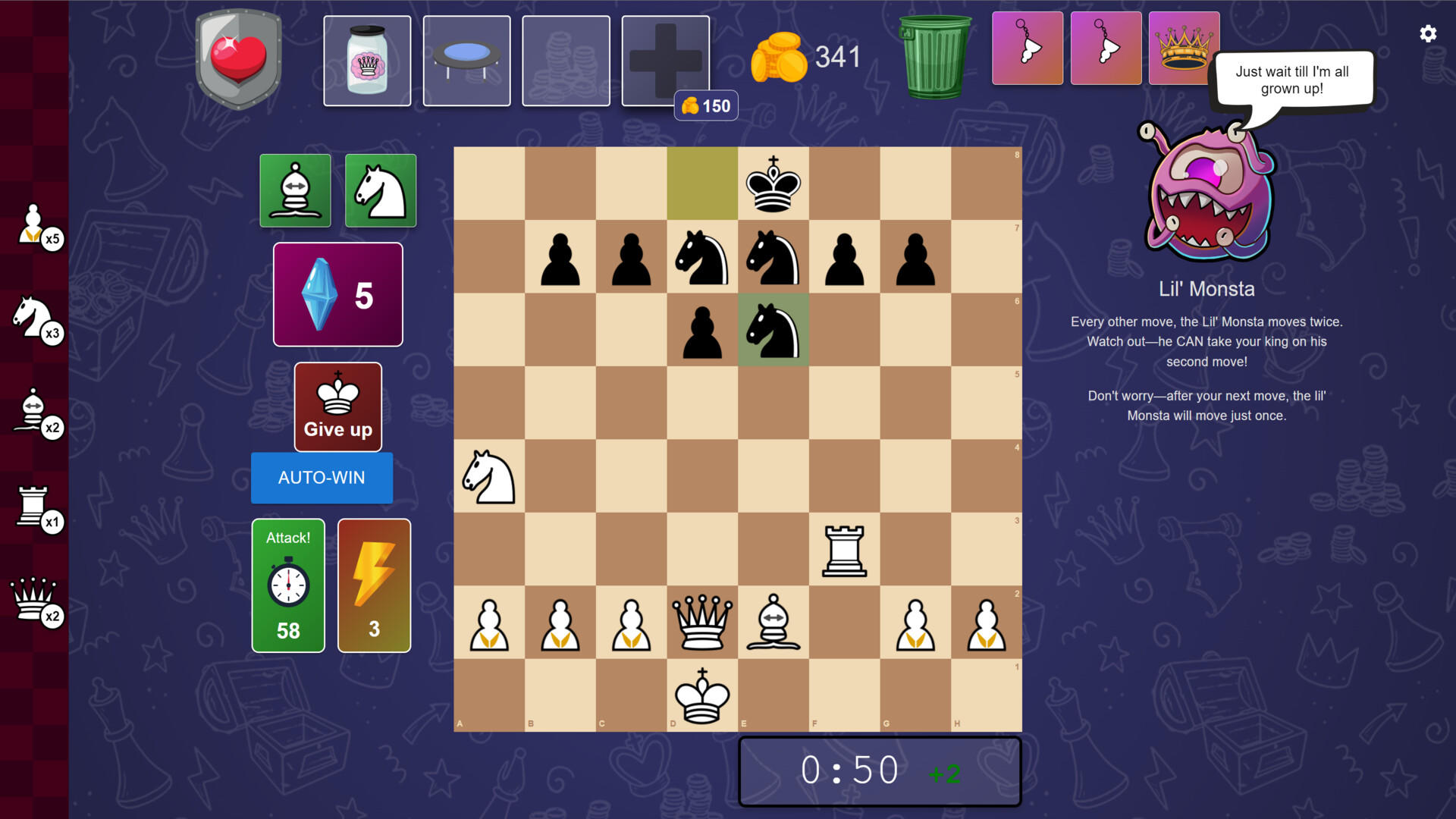Select the crown keychain icon

click(1185, 48)
